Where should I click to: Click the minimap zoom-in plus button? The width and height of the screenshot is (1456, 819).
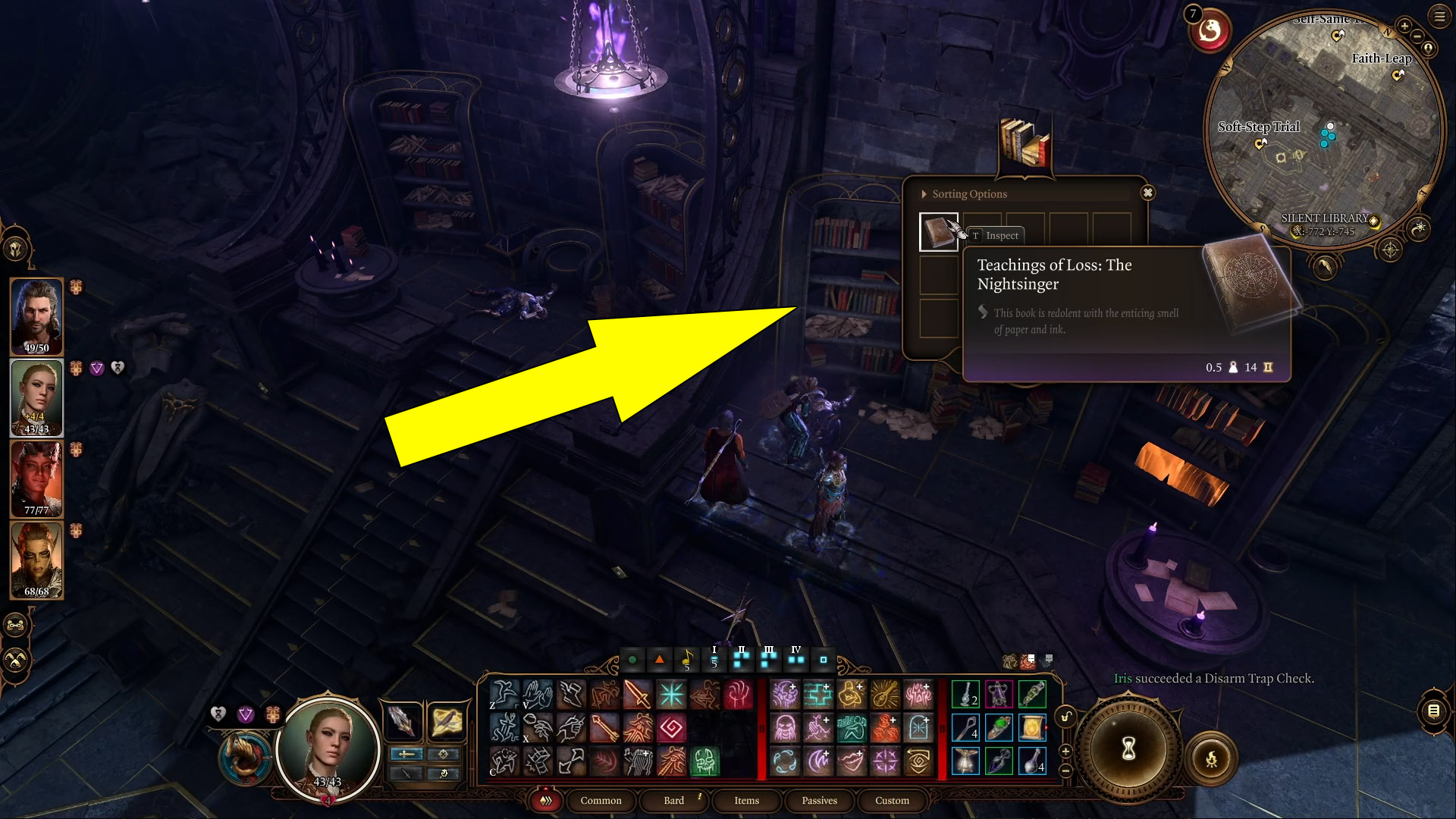(x=1404, y=27)
